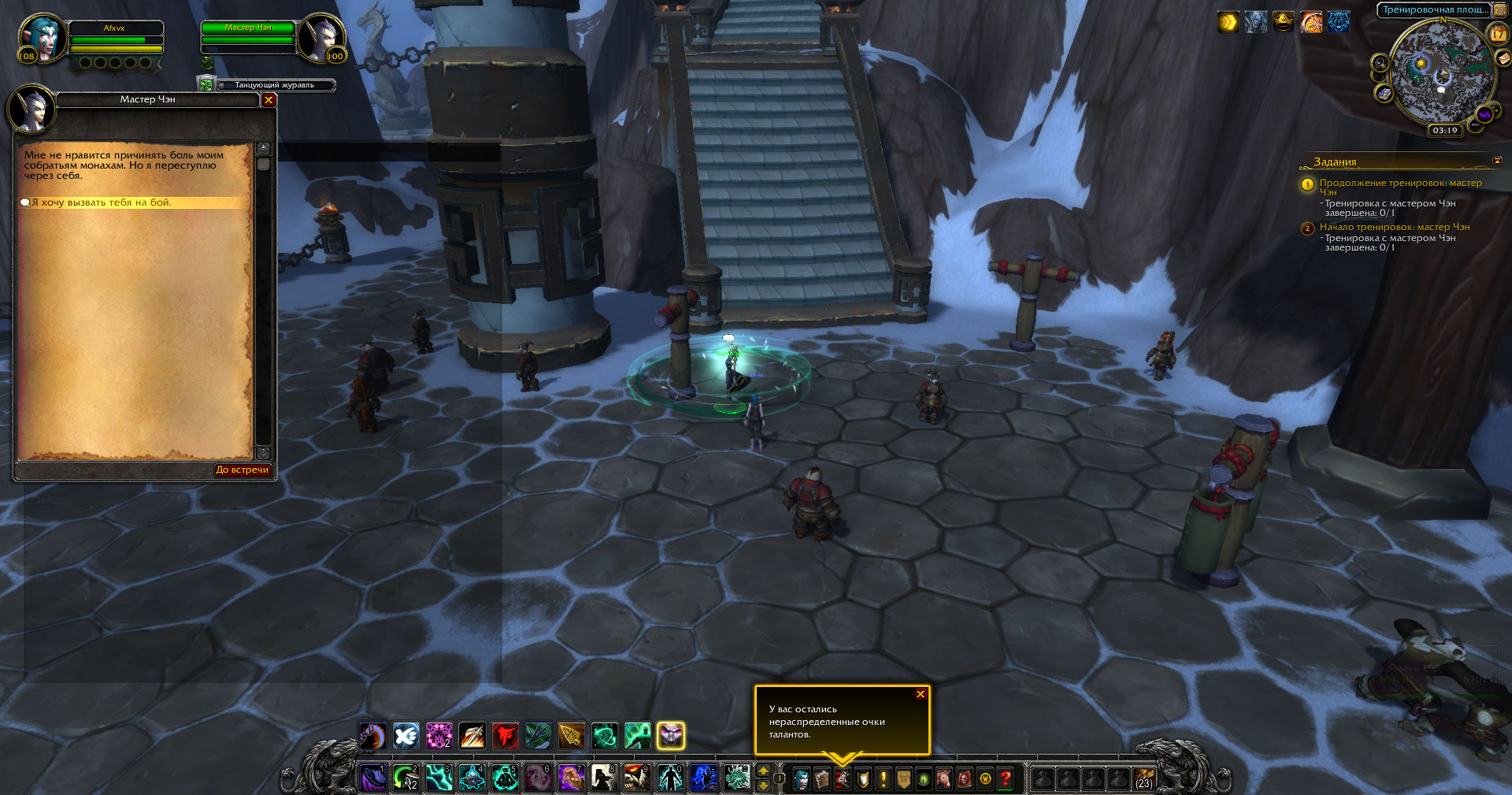Viewport: 1512px width, 795px height.
Task: Use the jade dragon ability on the action bar
Action: 737,778
